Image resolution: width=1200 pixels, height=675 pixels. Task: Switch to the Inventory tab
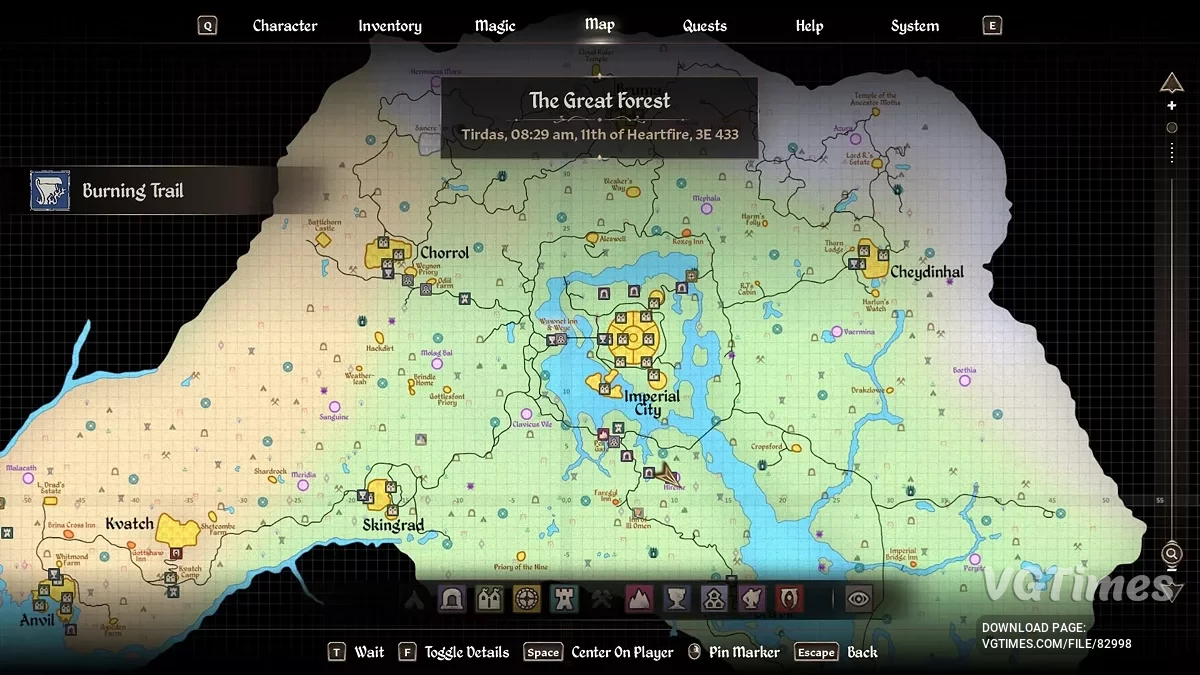(390, 26)
